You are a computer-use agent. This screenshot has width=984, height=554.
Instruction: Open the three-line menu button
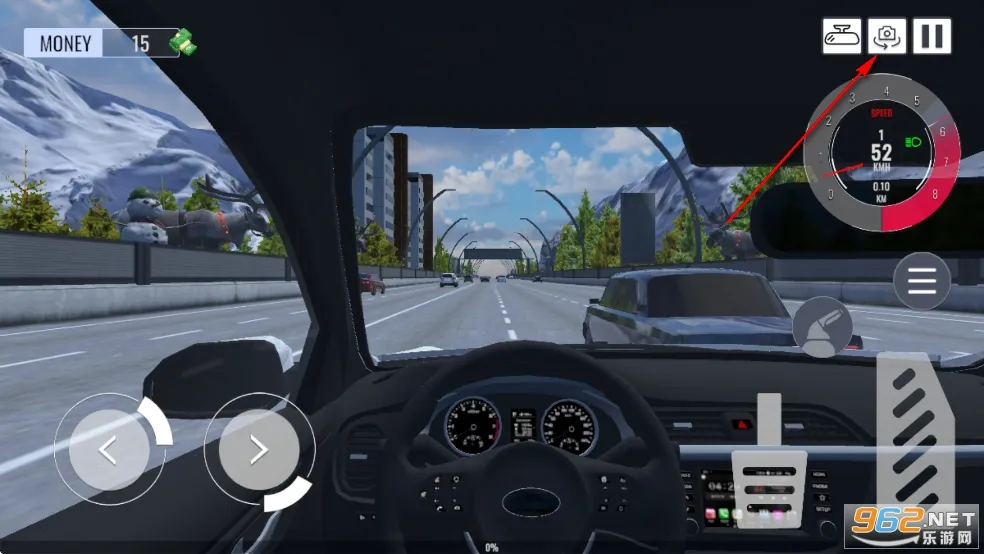[922, 282]
